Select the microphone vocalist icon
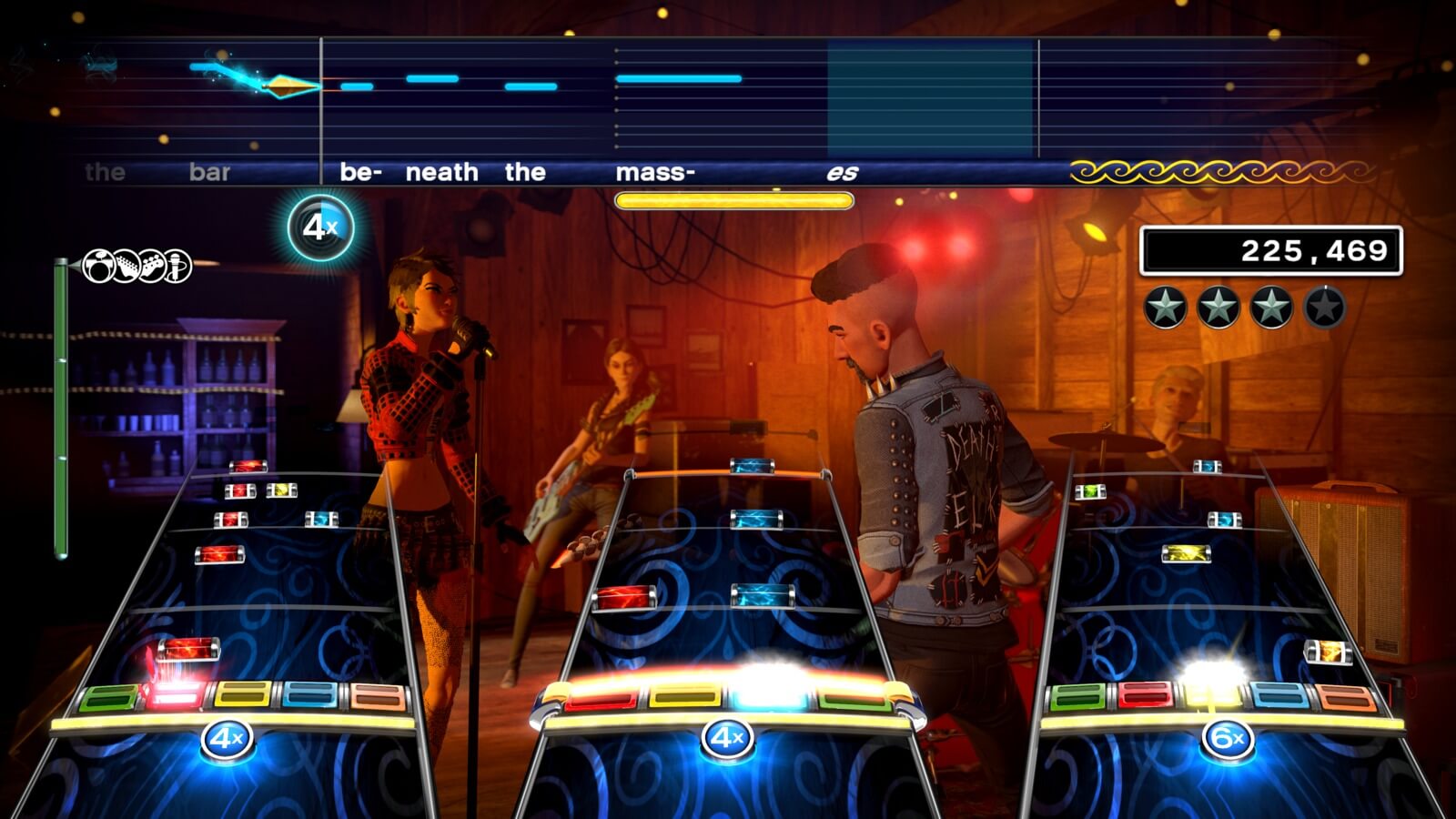 [177, 266]
